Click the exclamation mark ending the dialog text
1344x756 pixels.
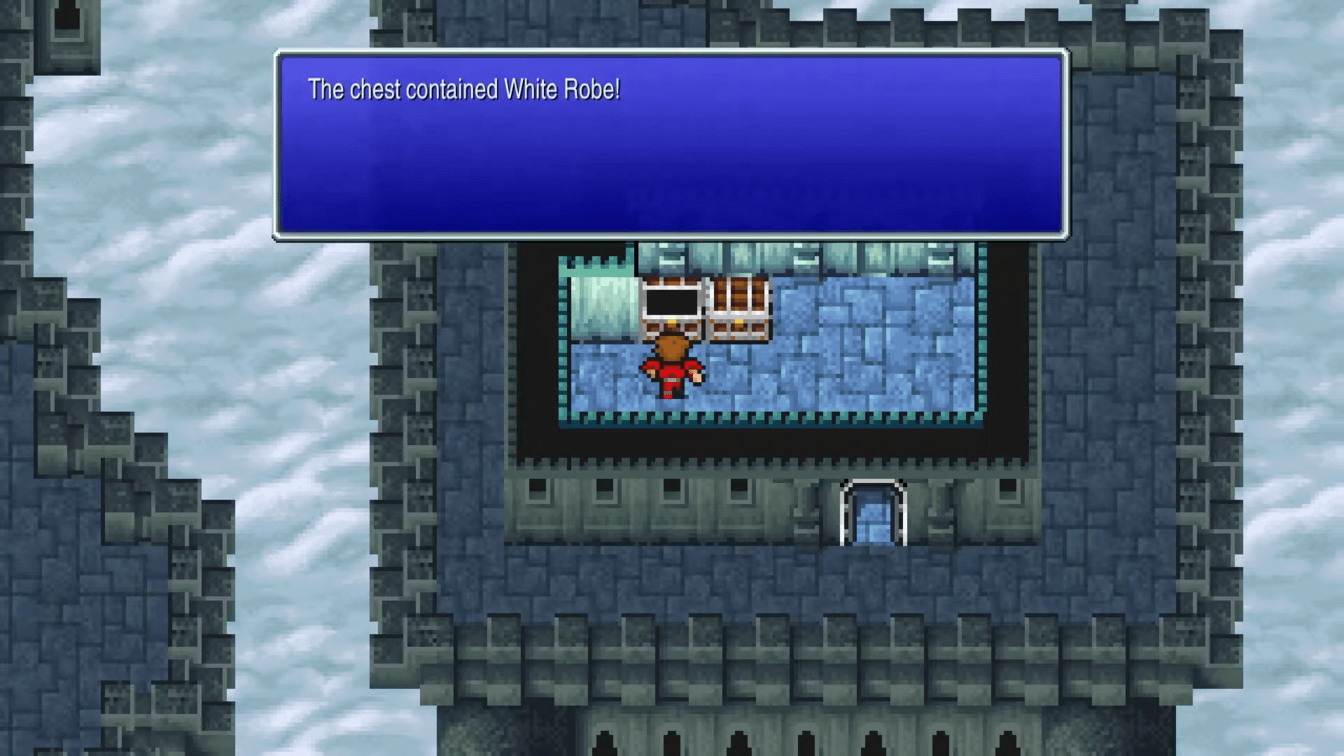616,89
